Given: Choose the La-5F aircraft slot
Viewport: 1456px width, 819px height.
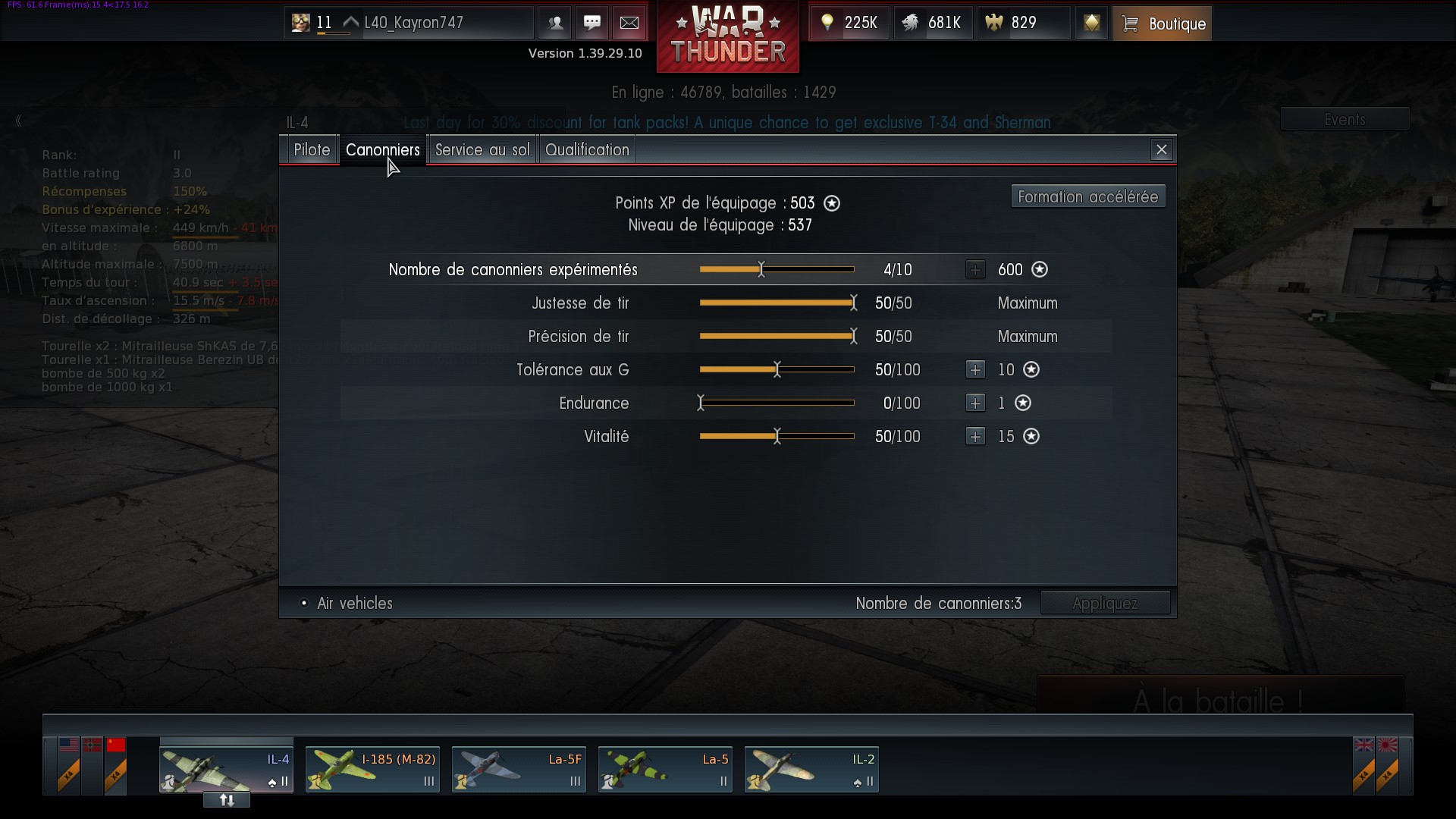Looking at the screenshot, I should (x=519, y=770).
